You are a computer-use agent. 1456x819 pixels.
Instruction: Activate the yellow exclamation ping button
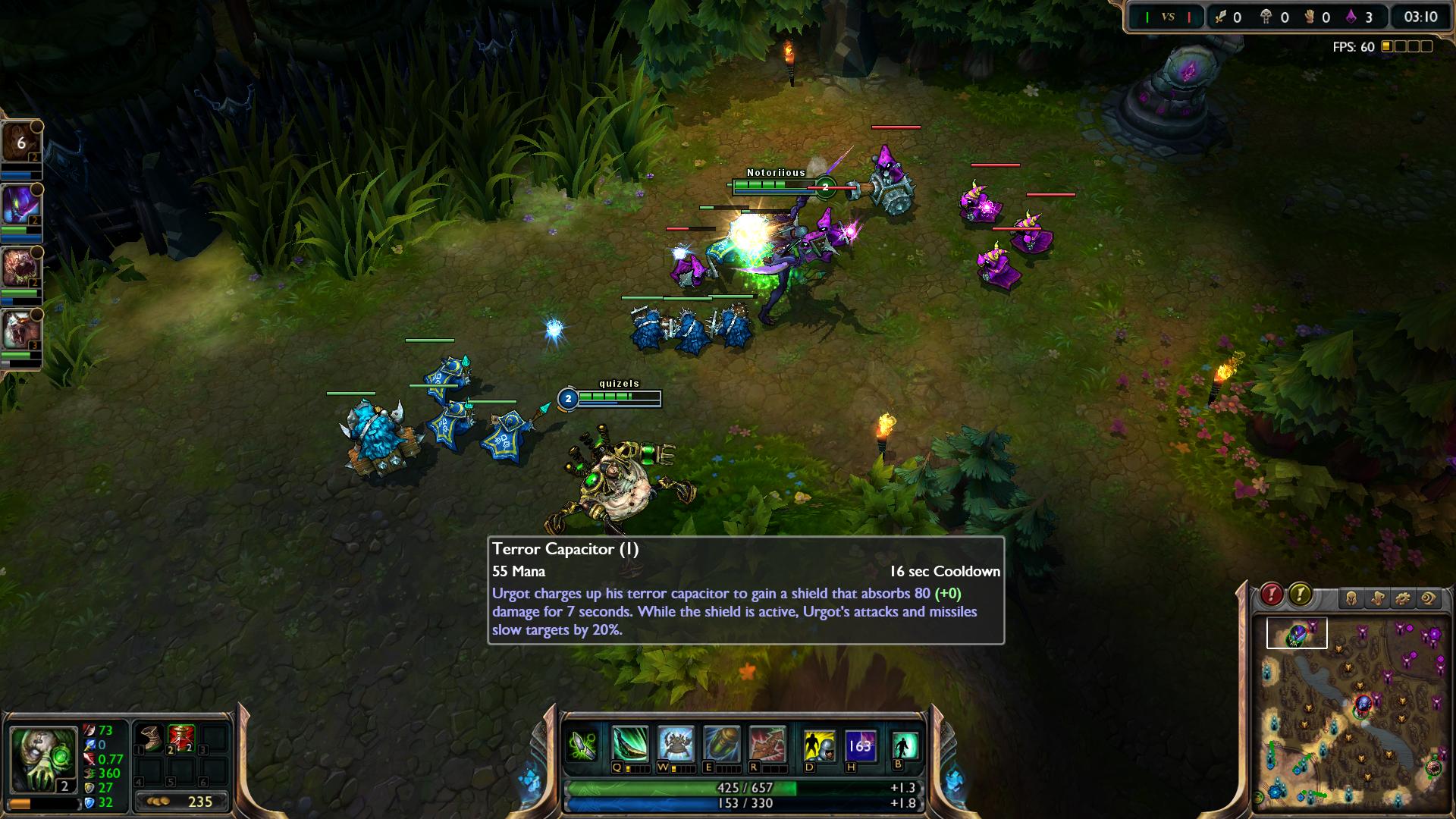pos(1300,595)
